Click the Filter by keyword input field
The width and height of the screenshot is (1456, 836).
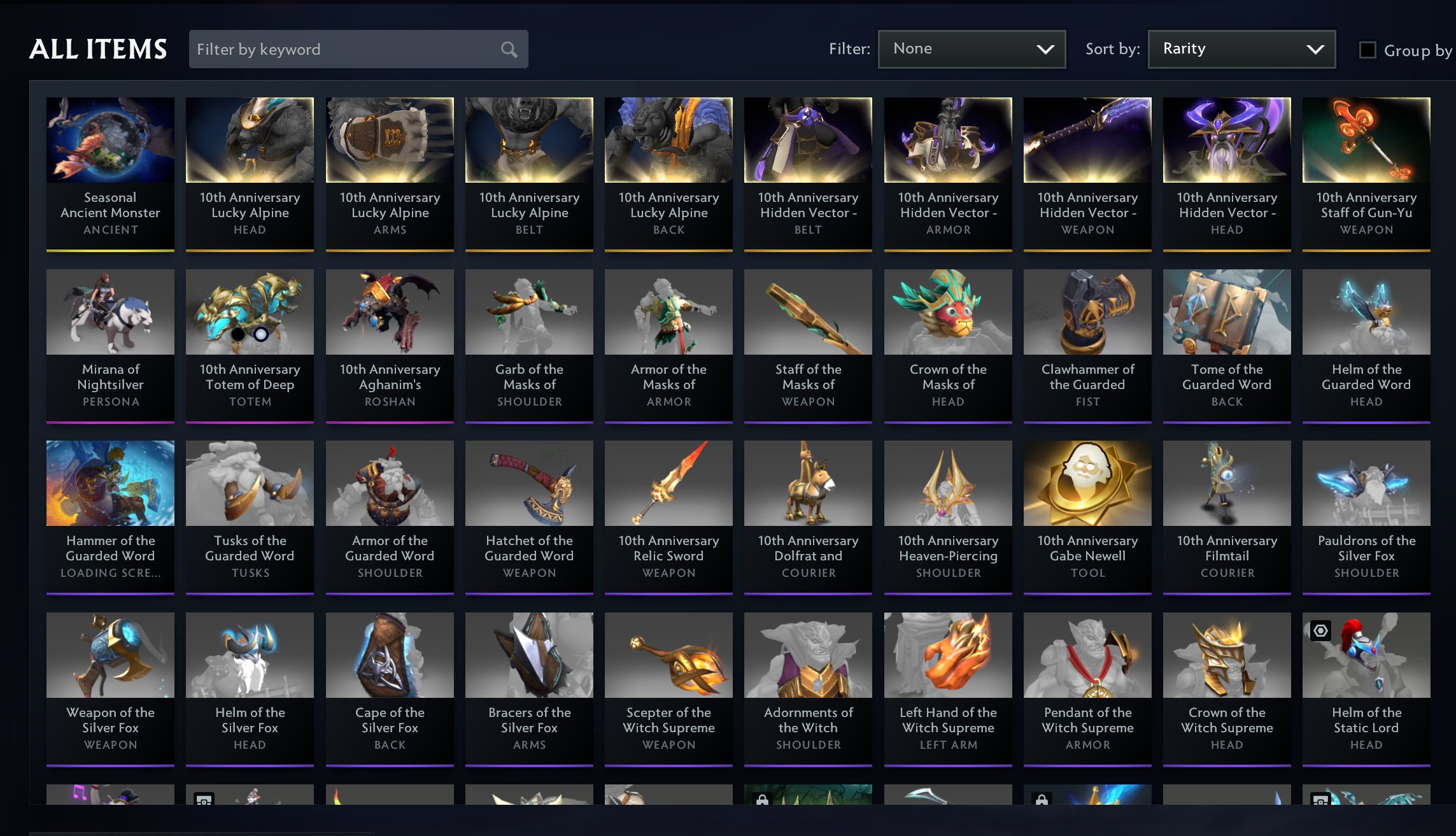point(344,49)
